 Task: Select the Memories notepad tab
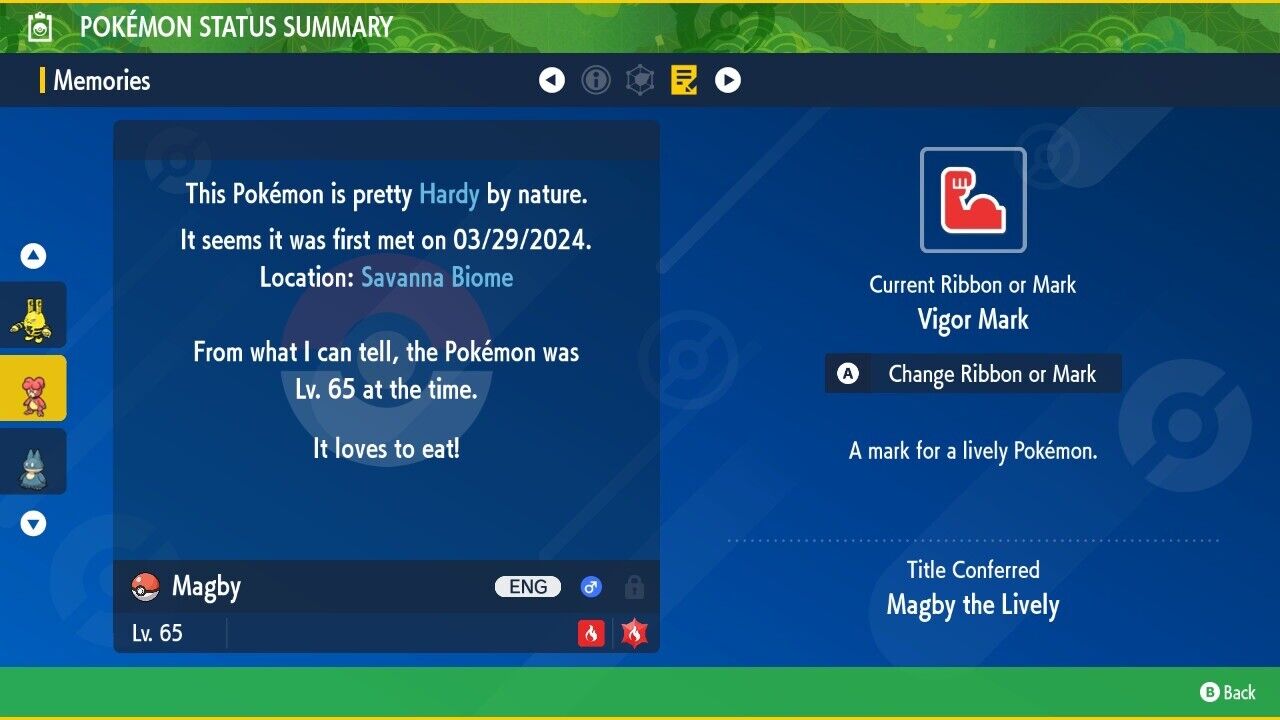tap(684, 80)
